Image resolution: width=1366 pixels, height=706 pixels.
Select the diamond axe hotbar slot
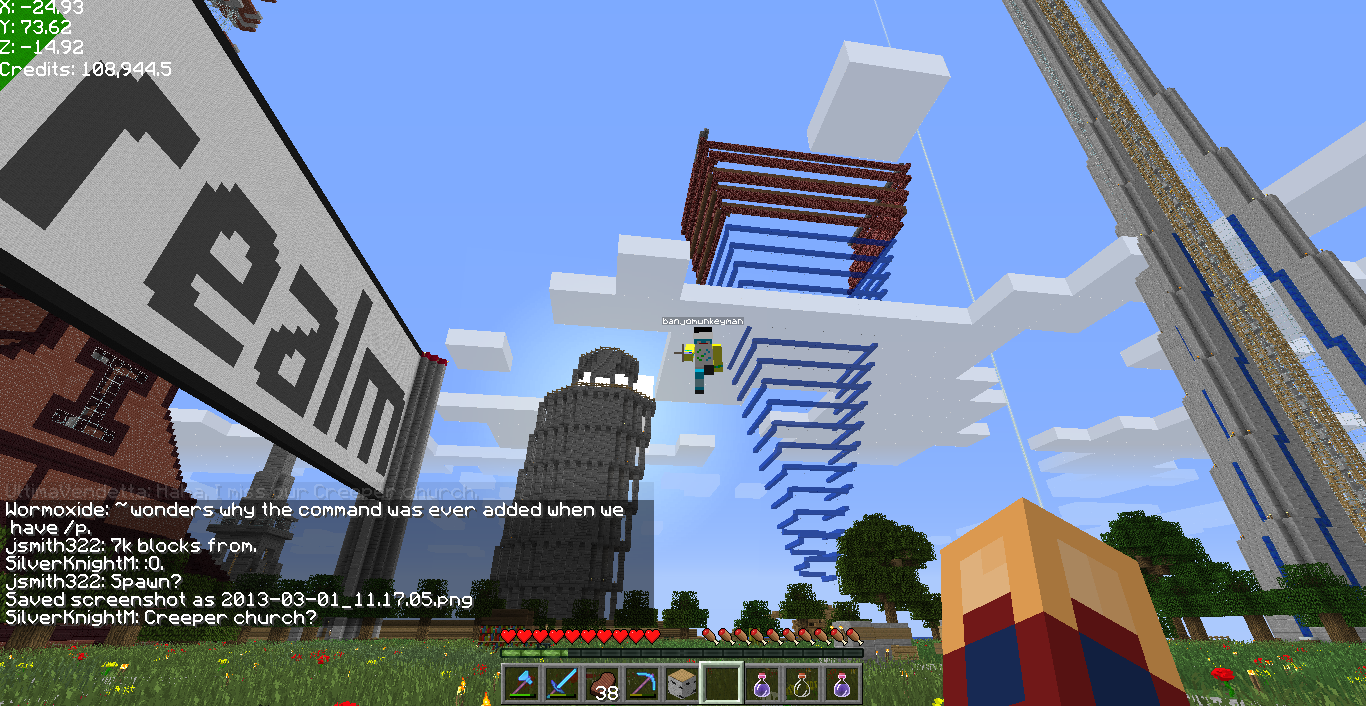(x=521, y=684)
